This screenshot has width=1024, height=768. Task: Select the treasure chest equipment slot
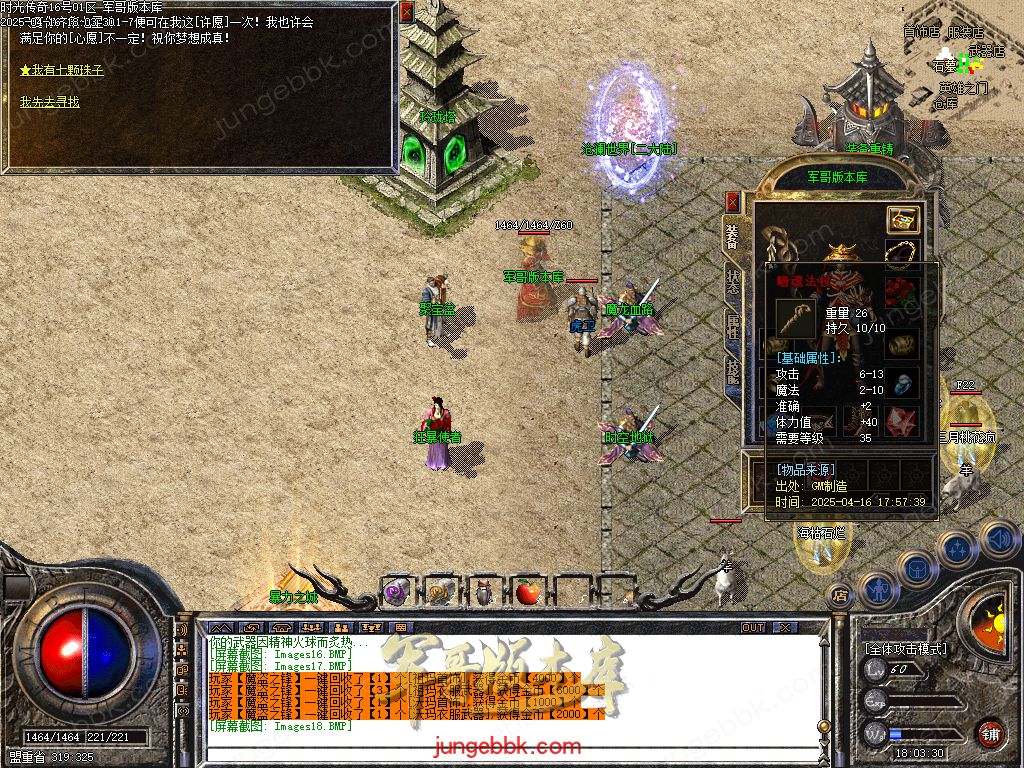[x=903, y=220]
